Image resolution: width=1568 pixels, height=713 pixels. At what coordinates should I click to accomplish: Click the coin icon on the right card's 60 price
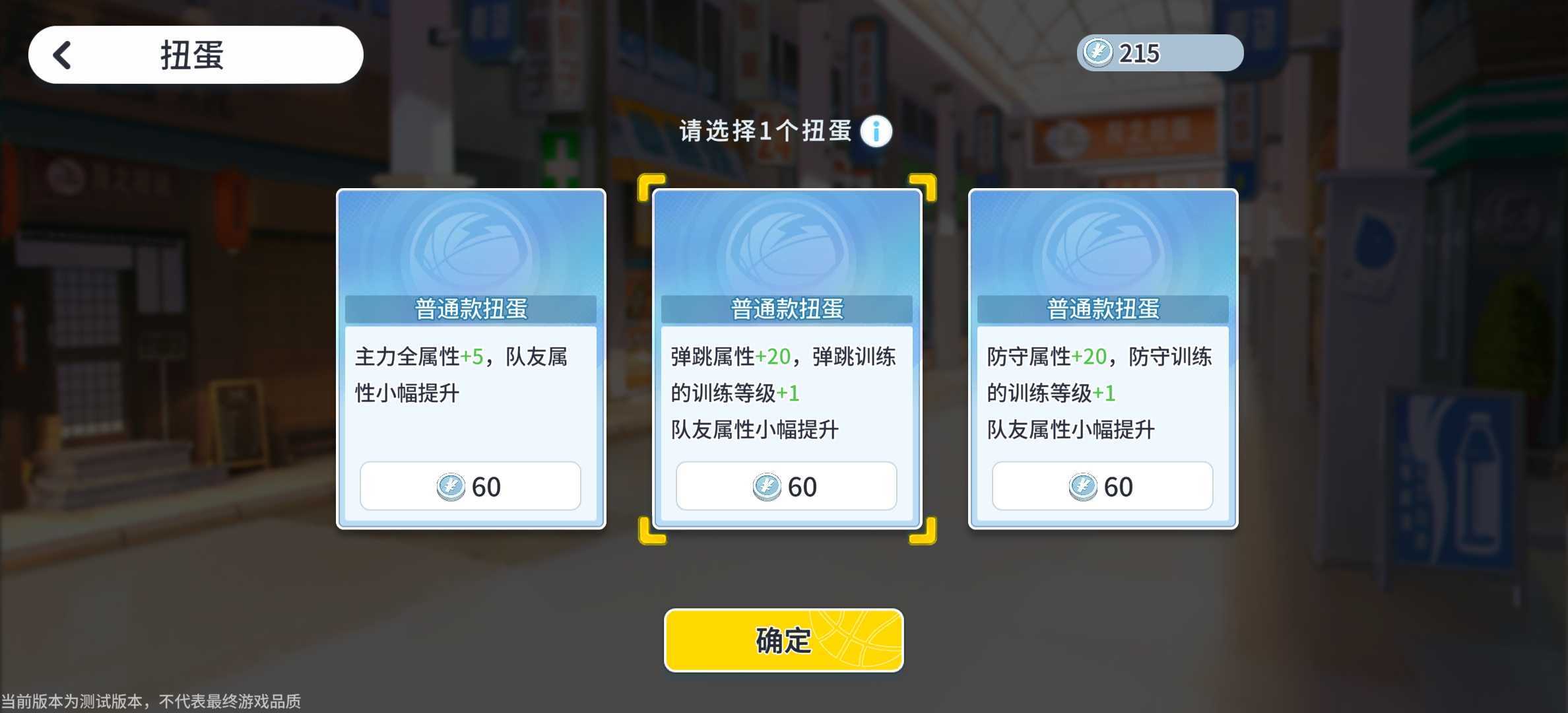(1082, 486)
